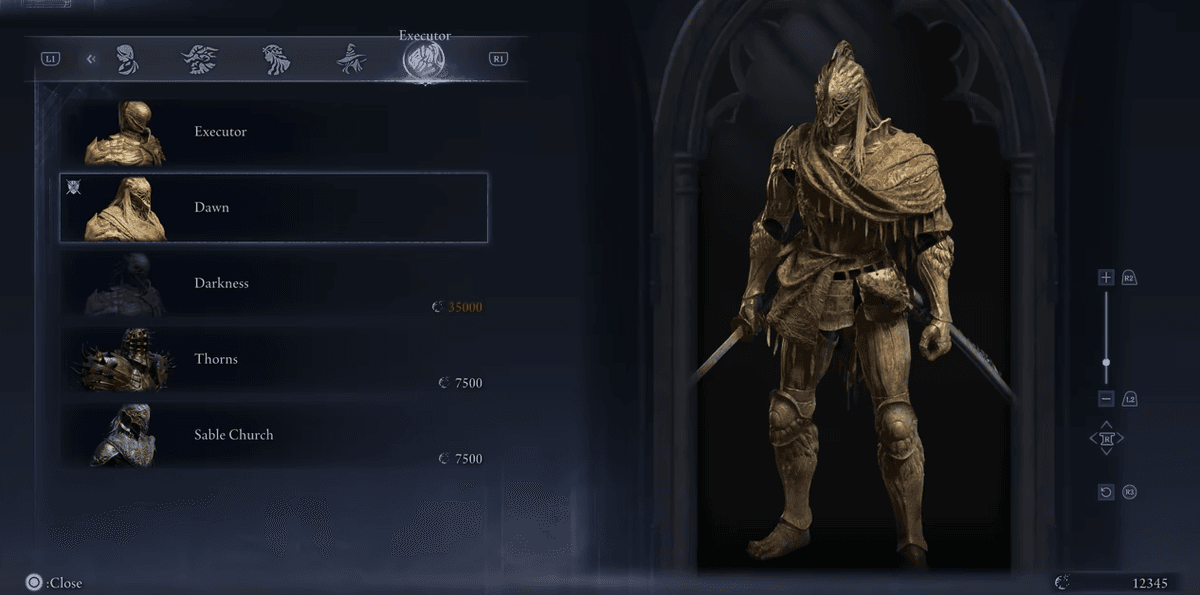
Task: Open the winged bird character tab
Action: click(200, 59)
